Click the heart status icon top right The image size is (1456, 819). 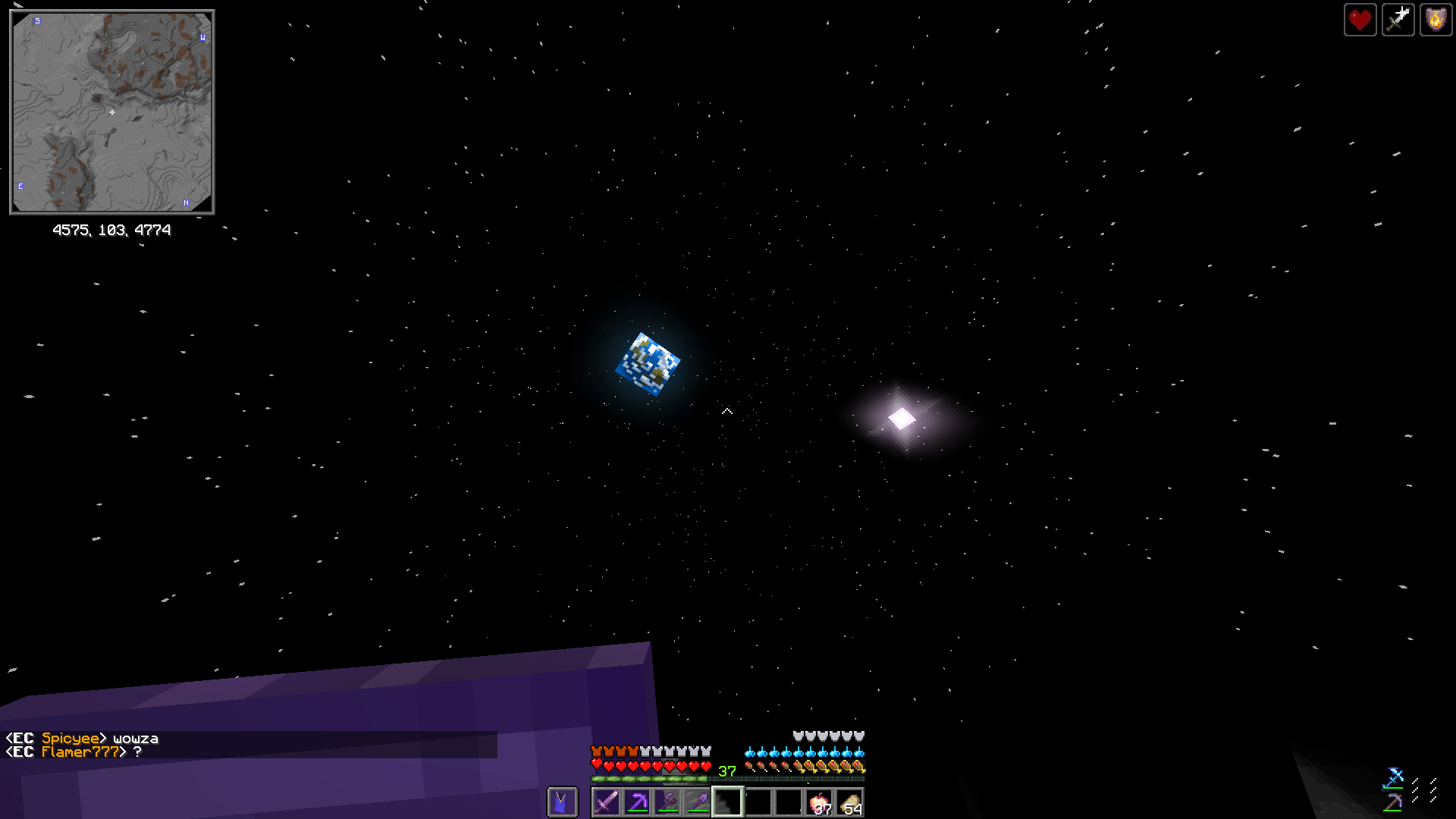coord(1360,20)
